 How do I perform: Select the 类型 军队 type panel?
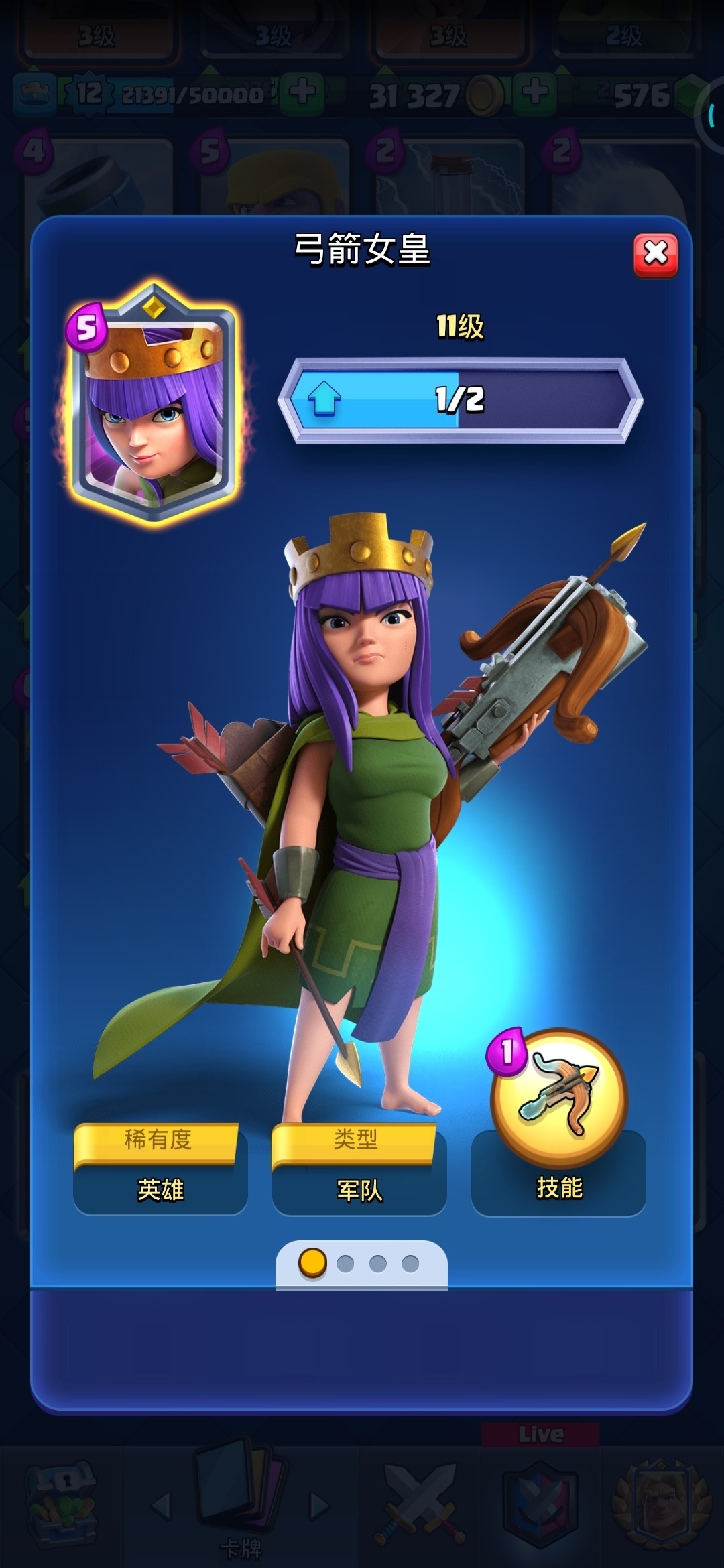(x=359, y=1169)
